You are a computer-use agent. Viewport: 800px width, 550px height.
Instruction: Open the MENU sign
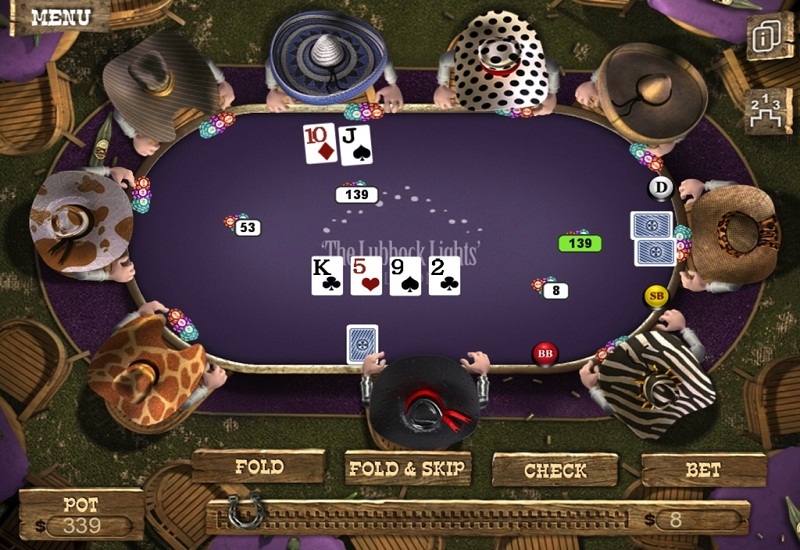[x=60, y=17]
